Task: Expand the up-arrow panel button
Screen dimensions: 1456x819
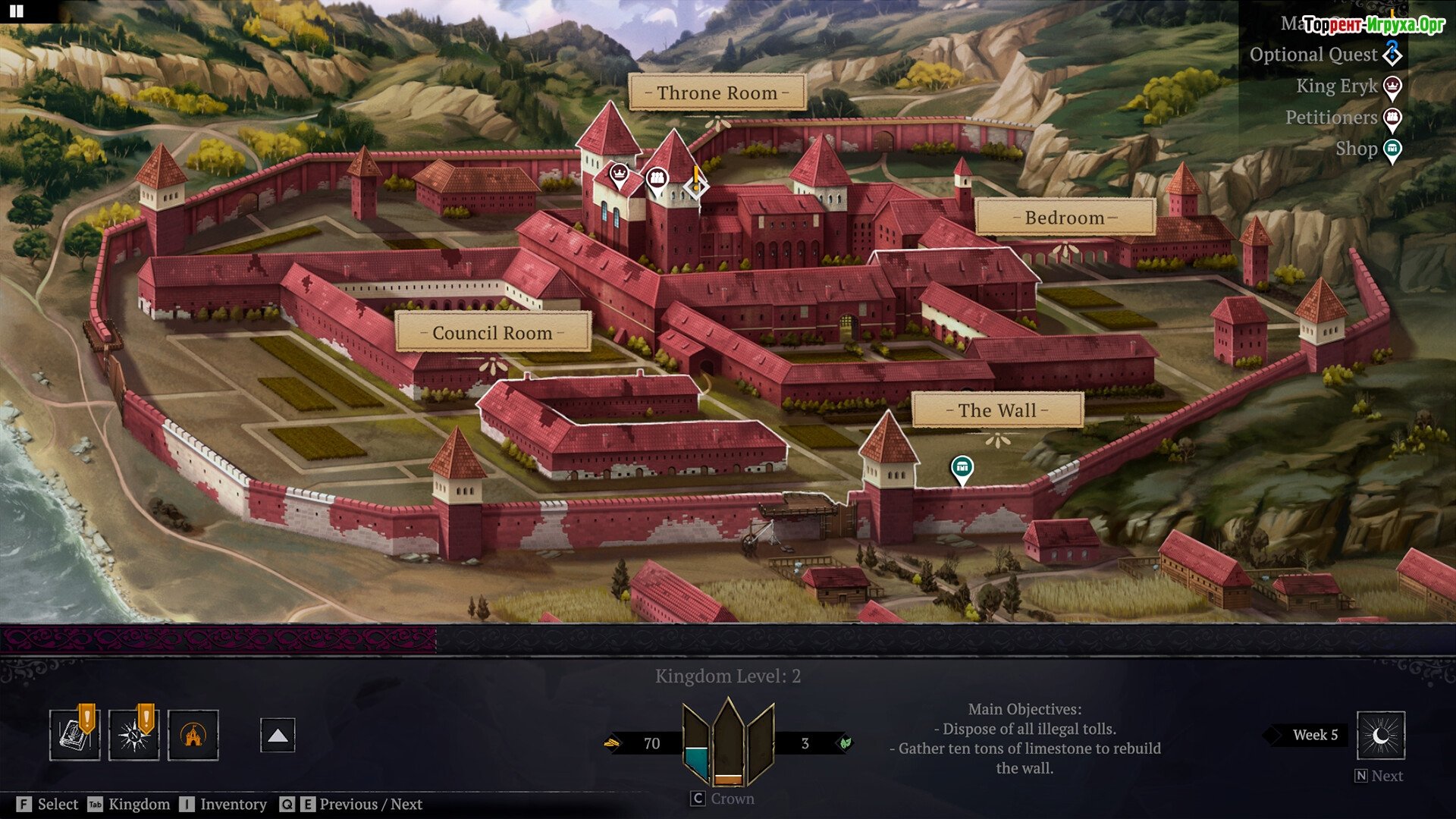Action: coord(278,736)
